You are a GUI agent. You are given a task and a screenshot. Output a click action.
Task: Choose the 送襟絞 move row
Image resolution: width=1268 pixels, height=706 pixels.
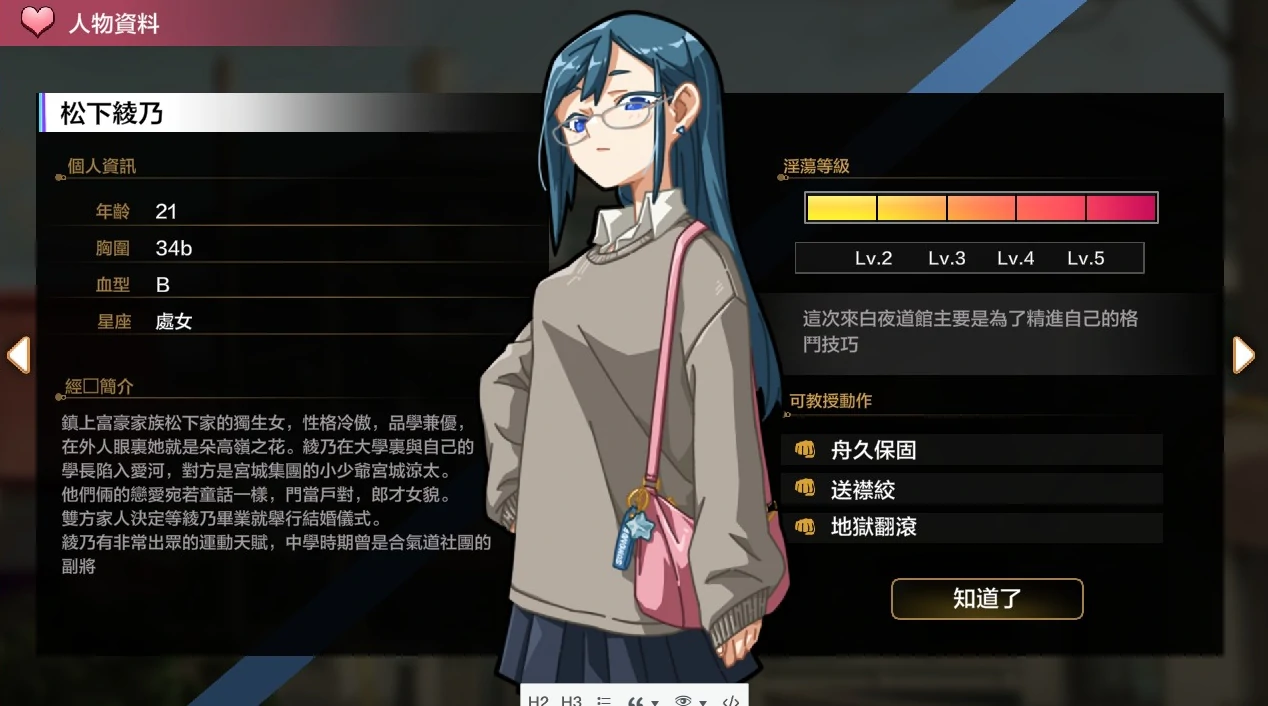(x=971, y=489)
